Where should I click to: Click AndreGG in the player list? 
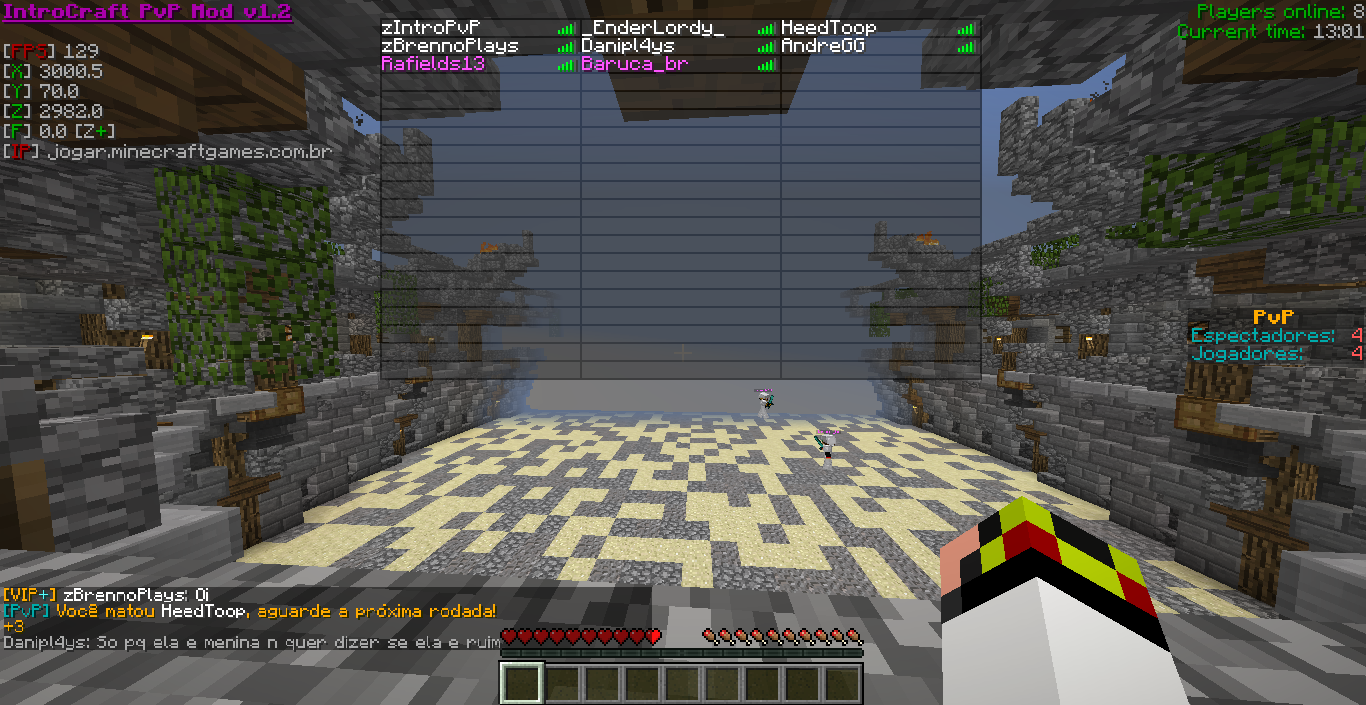click(822, 46)
